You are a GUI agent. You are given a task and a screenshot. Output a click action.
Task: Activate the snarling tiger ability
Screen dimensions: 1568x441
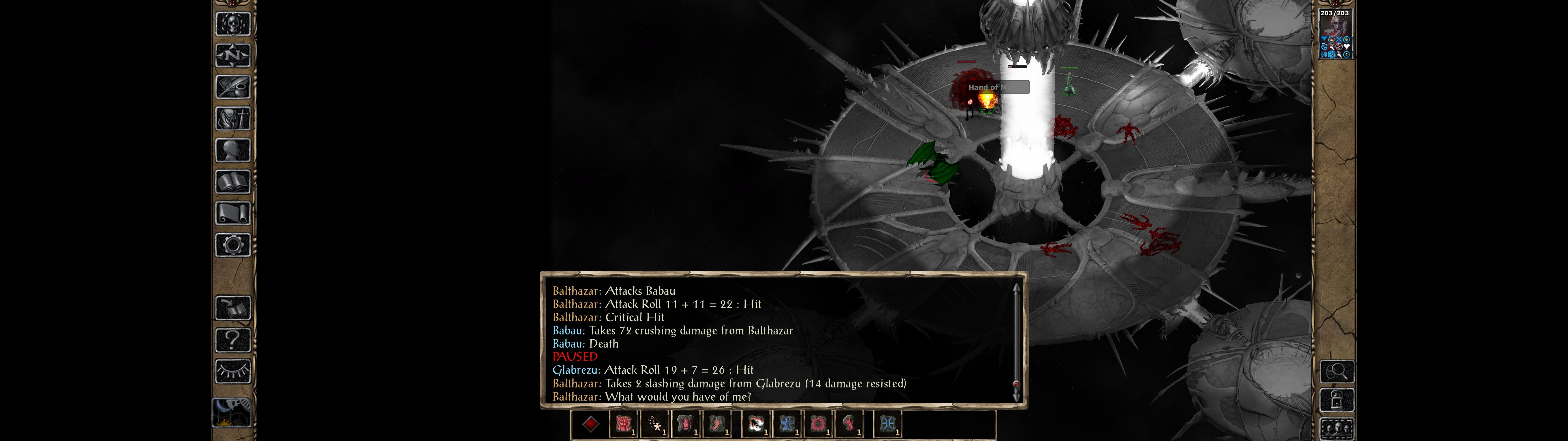[x=756, y=424]
